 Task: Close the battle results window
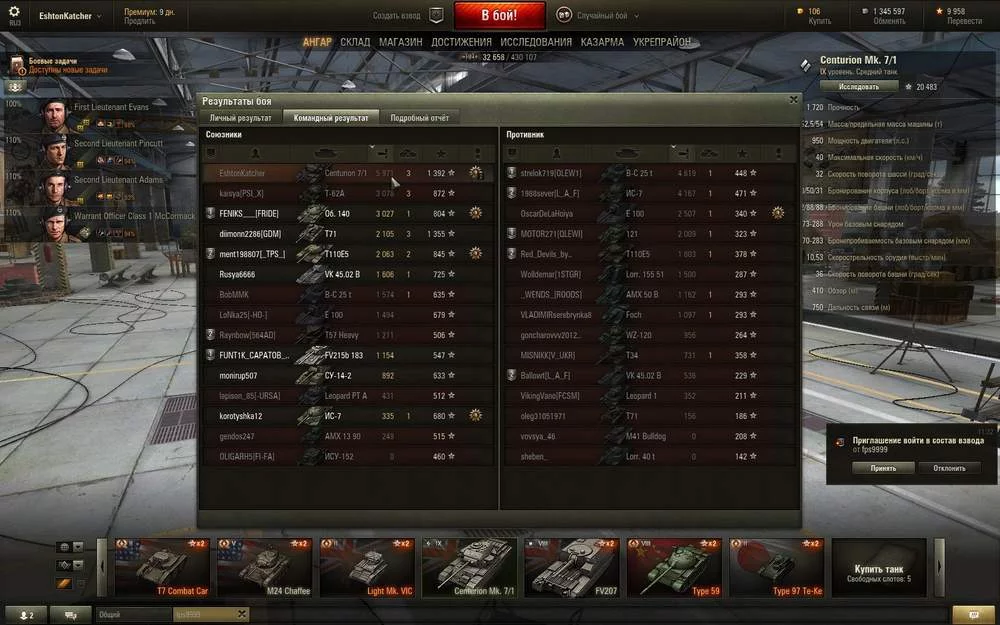pyautogui.click(x=793, y=100)
